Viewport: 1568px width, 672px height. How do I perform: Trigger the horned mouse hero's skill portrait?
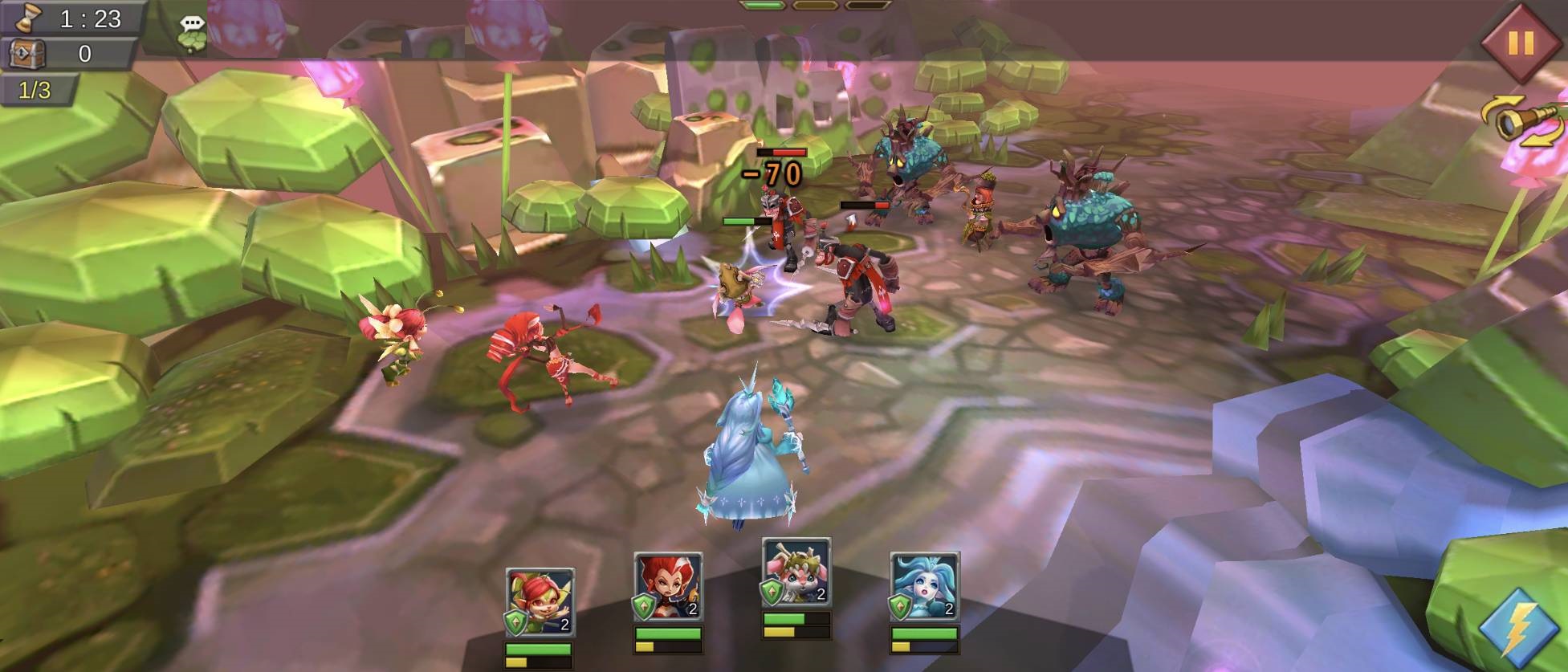(796, 572)
